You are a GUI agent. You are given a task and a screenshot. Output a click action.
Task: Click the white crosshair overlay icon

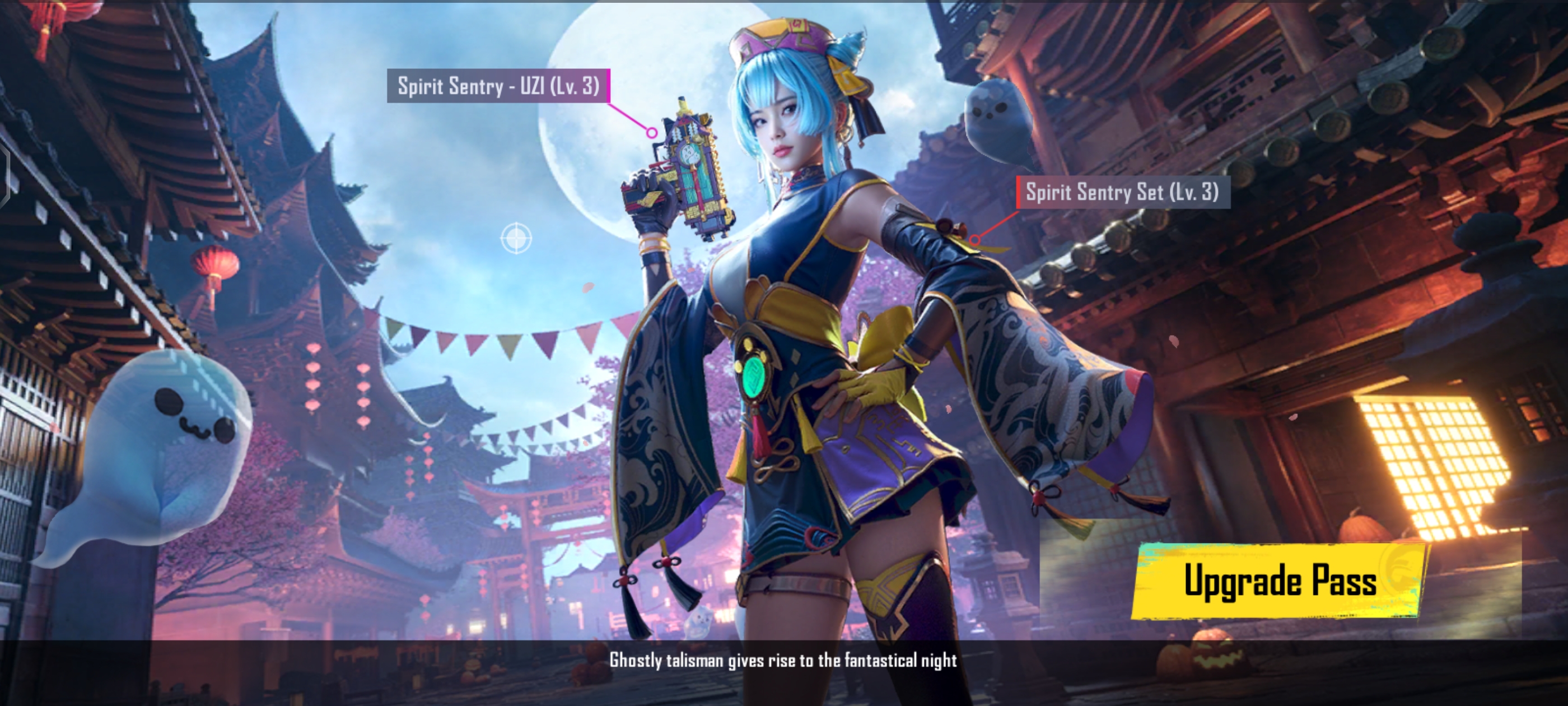click(516, 238)
